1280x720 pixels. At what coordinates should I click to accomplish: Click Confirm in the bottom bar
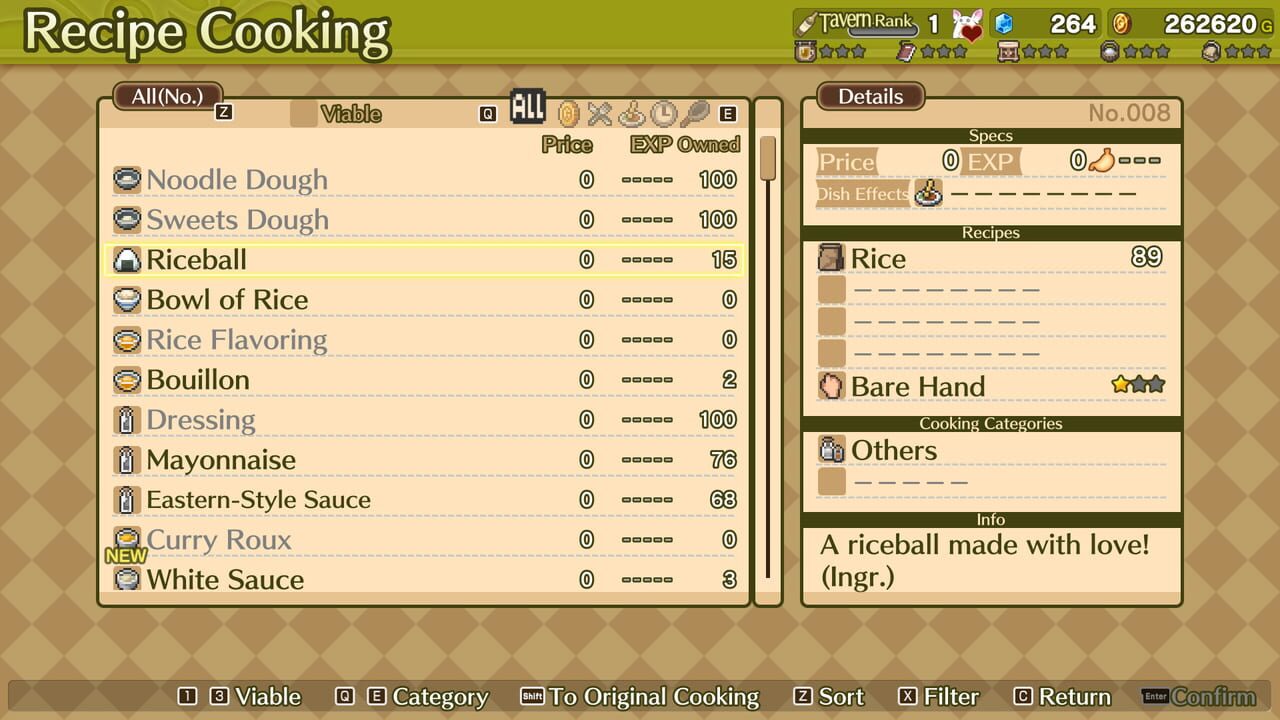[x=1213, y=697]
